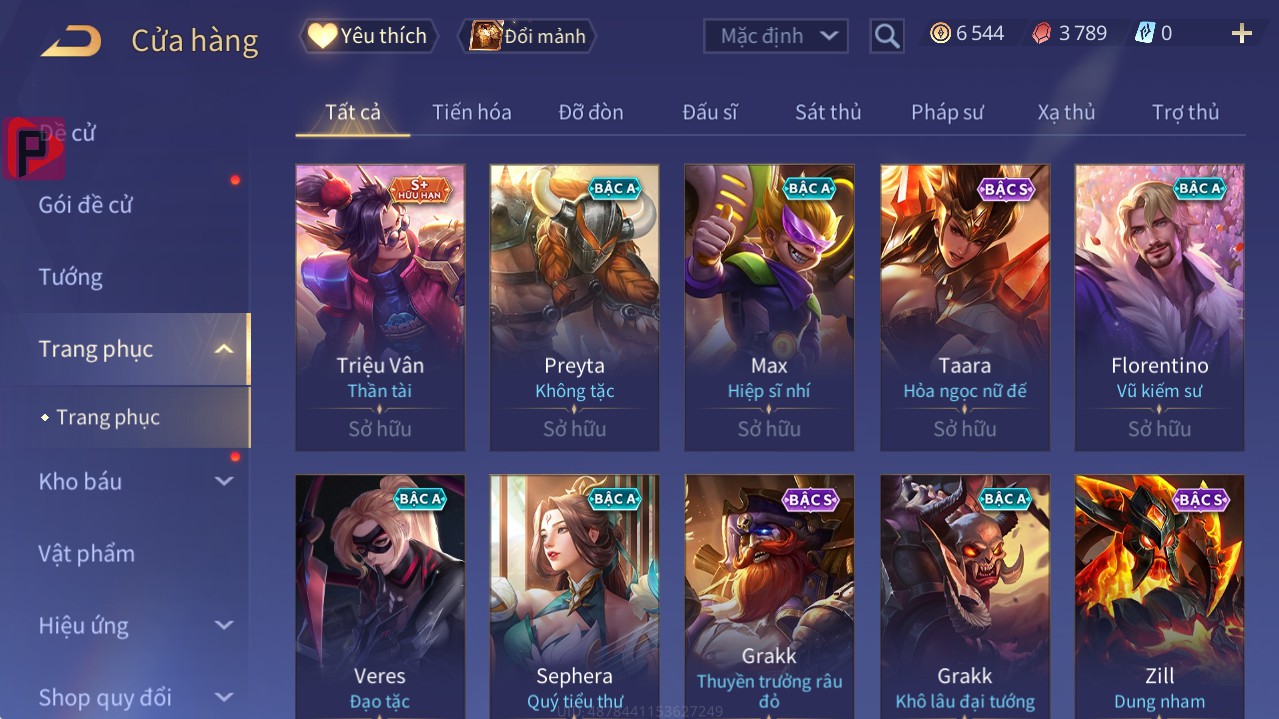Switch to the Tiến hóa tab
The width and height of the screenshot is (1279, 719).
[x=471, y=112]
